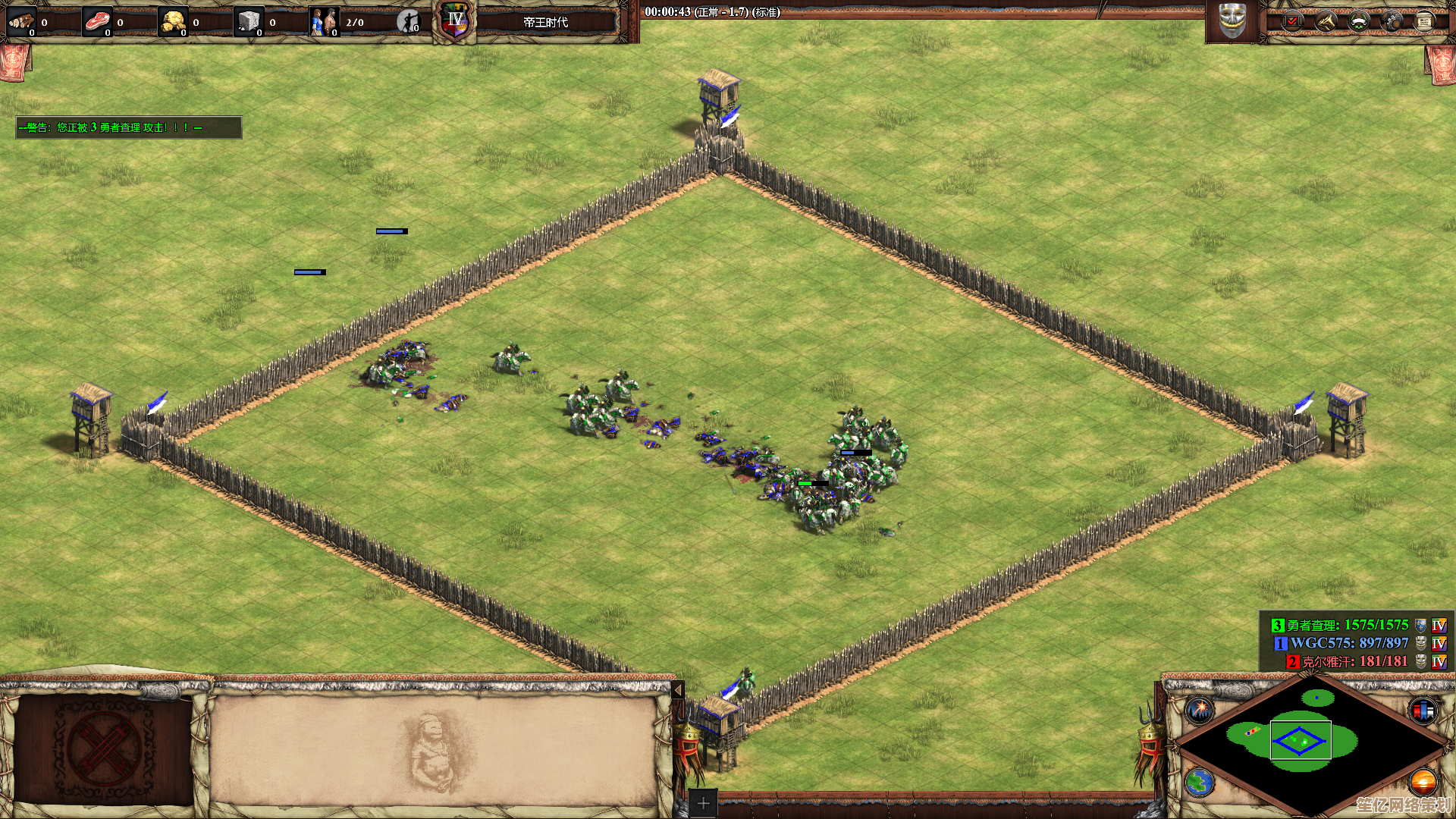This screenshot has width=1456, height=819.
Task: Click the plus button at the bottom
Action: point(703,803)
